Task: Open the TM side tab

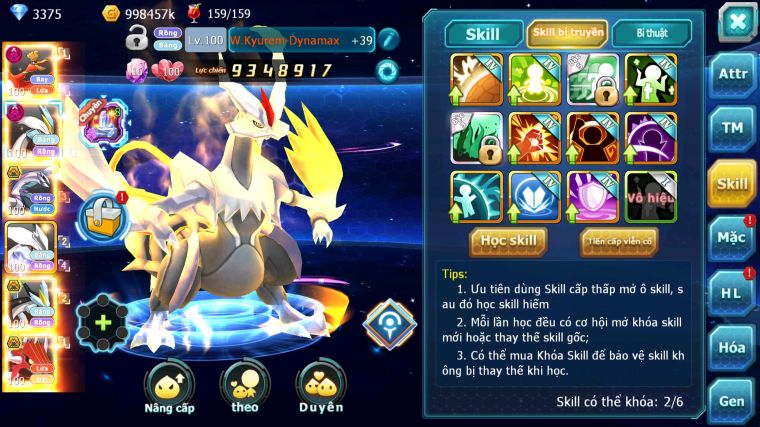Action: pos(732,128)
